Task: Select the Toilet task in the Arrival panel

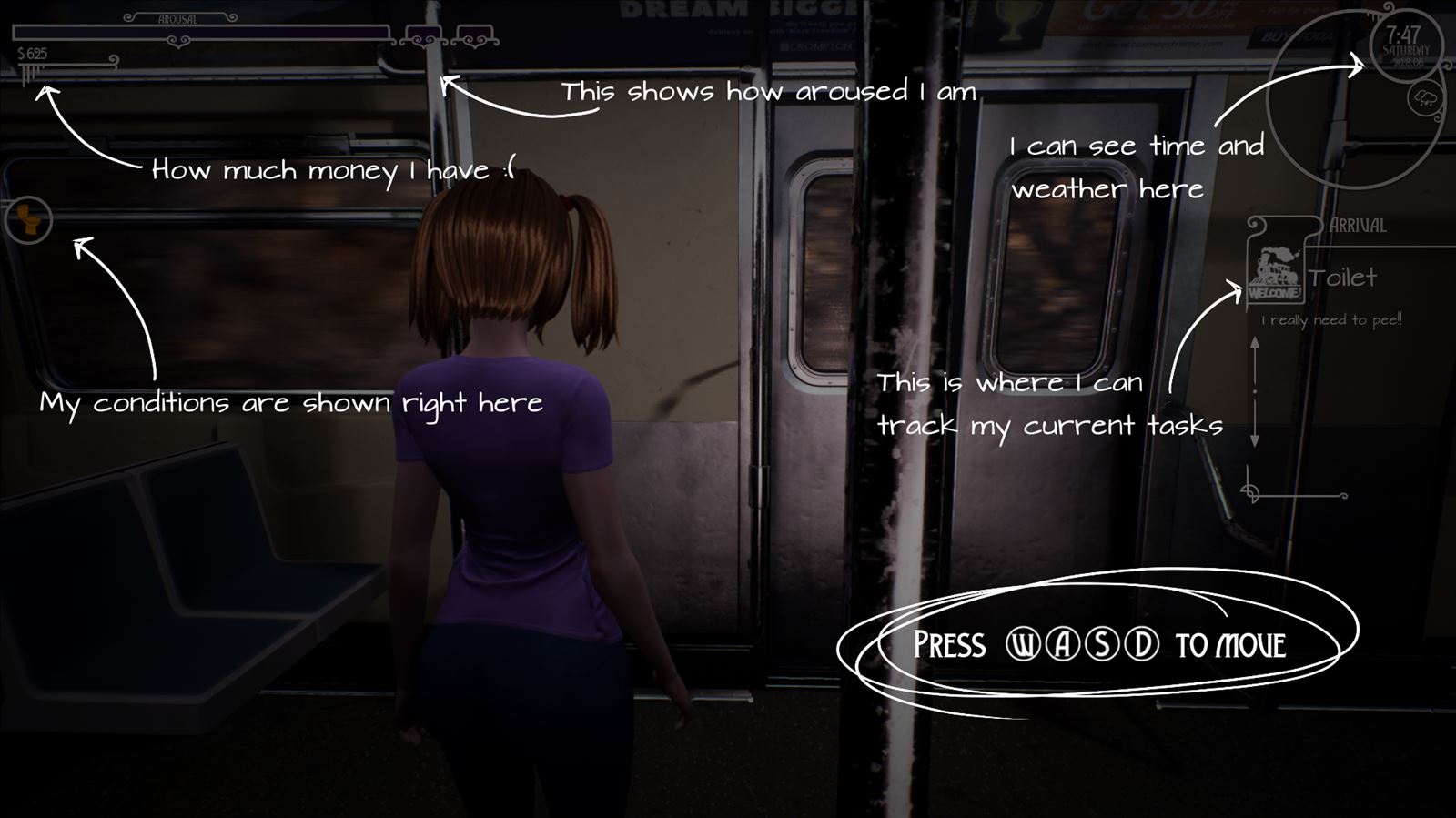Action: click(x=1344, y=278)
